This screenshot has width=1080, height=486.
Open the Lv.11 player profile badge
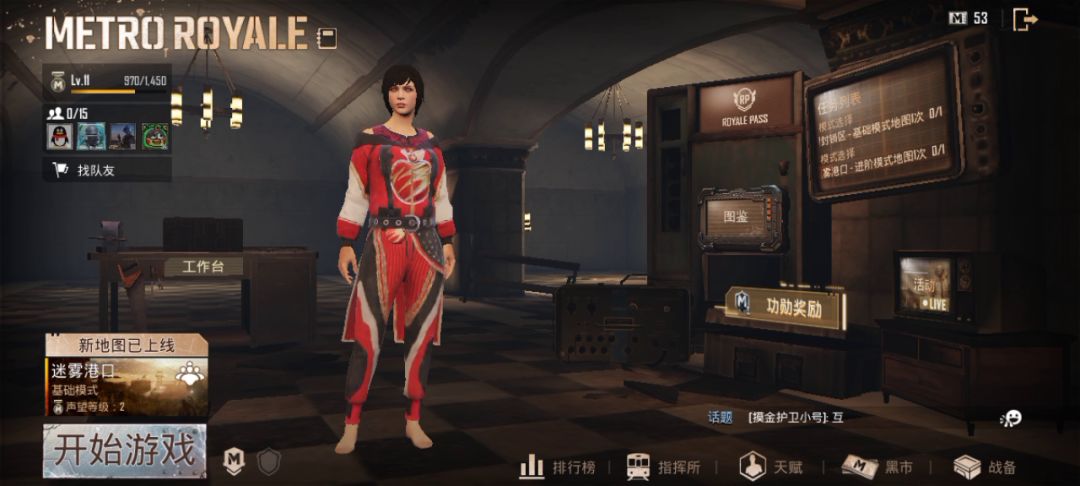[x=57, y=82]
